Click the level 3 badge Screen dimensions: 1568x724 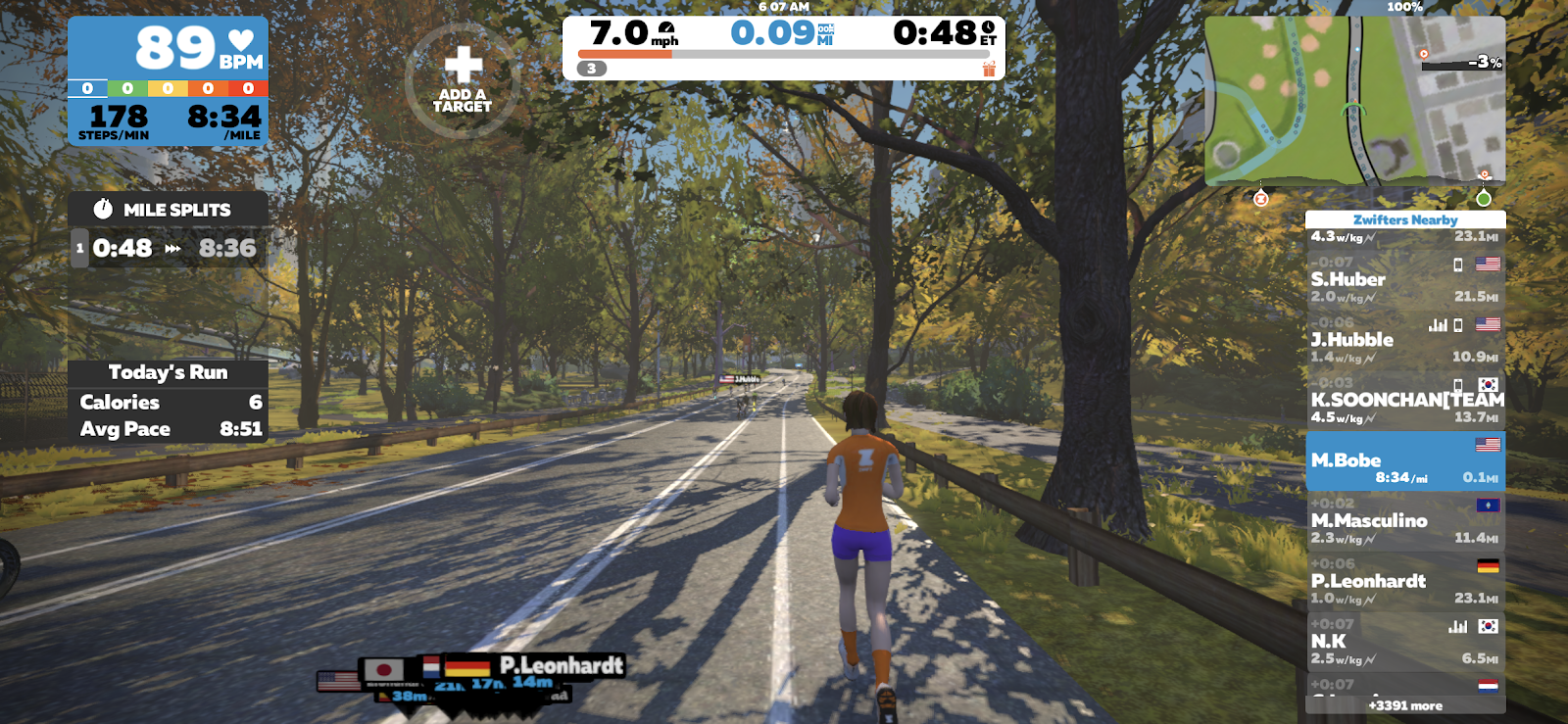[x=592, y=69]
